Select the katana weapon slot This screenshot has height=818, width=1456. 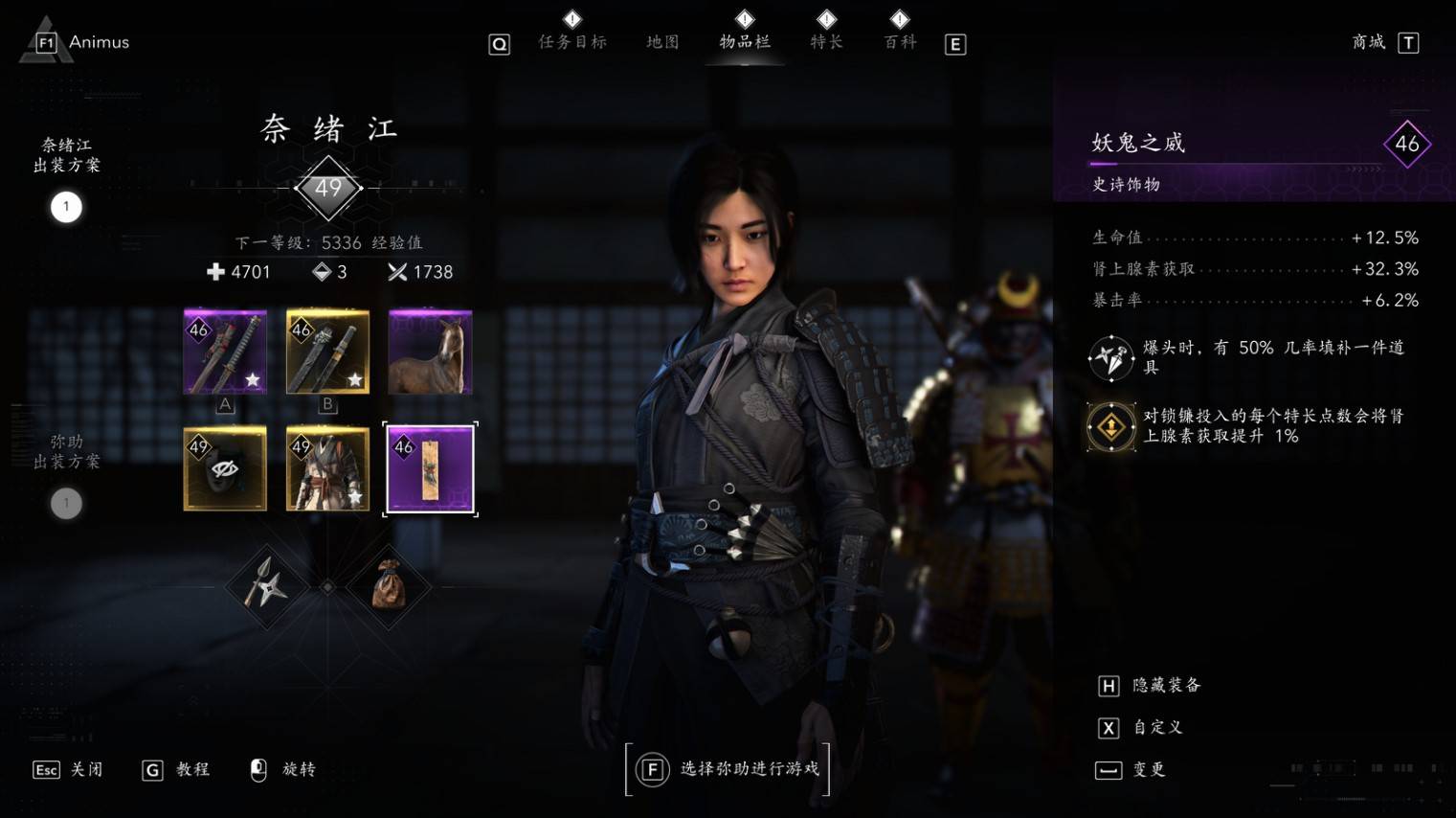click(x=225, y=352)
